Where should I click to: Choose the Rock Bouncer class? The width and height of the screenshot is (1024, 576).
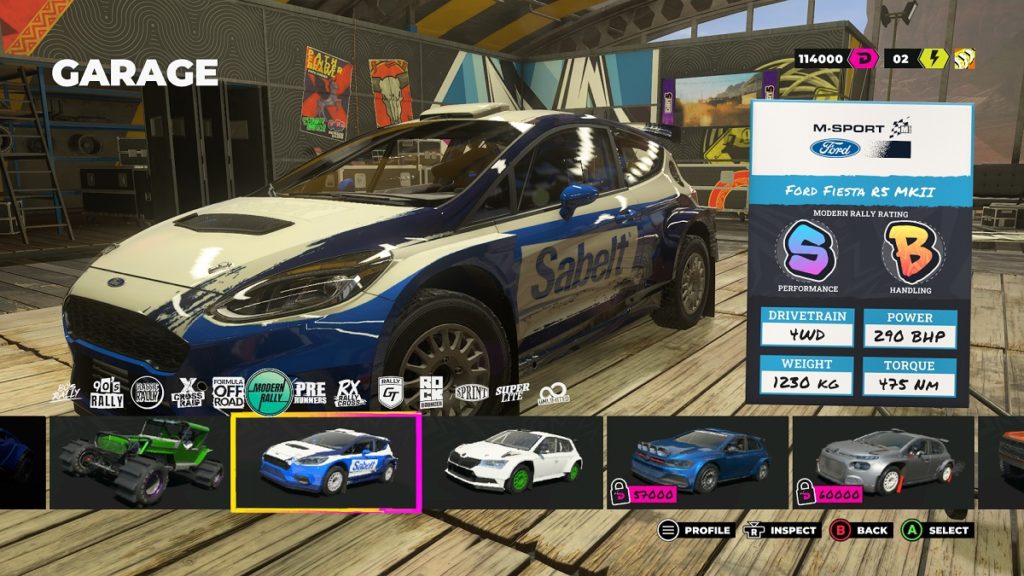pyautogui.click(x=430, y=393)
